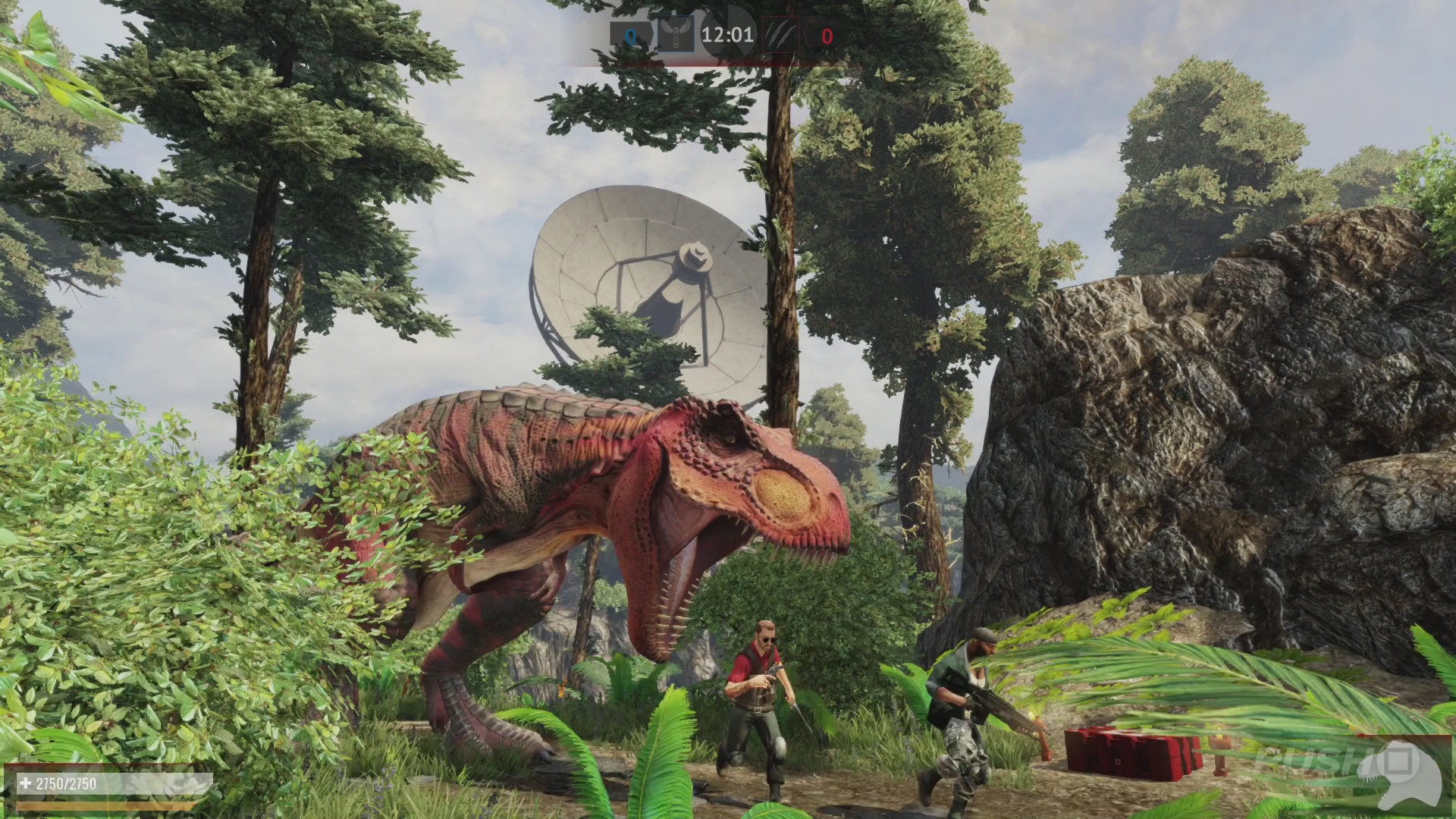Viewport: 1456px width, 819px height.
Task: Click the satellite dish structure
Action: click(x=645, y=281)
